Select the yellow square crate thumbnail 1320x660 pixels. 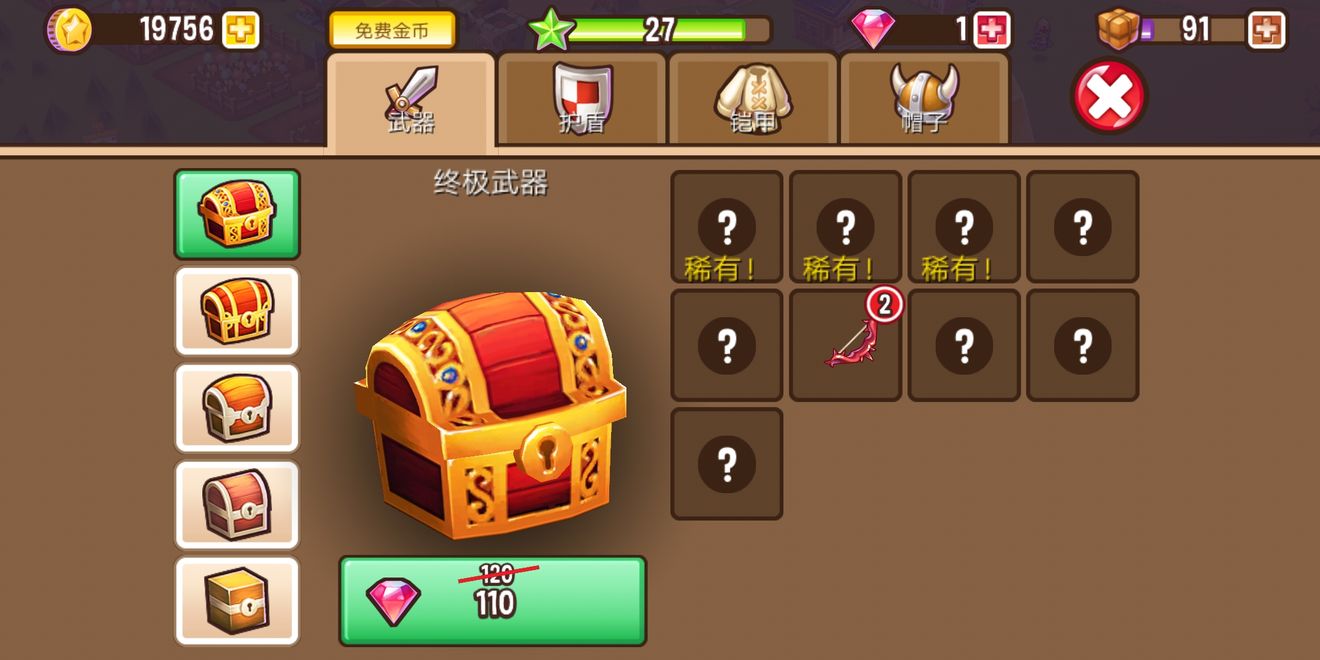(x=237, y=600)
